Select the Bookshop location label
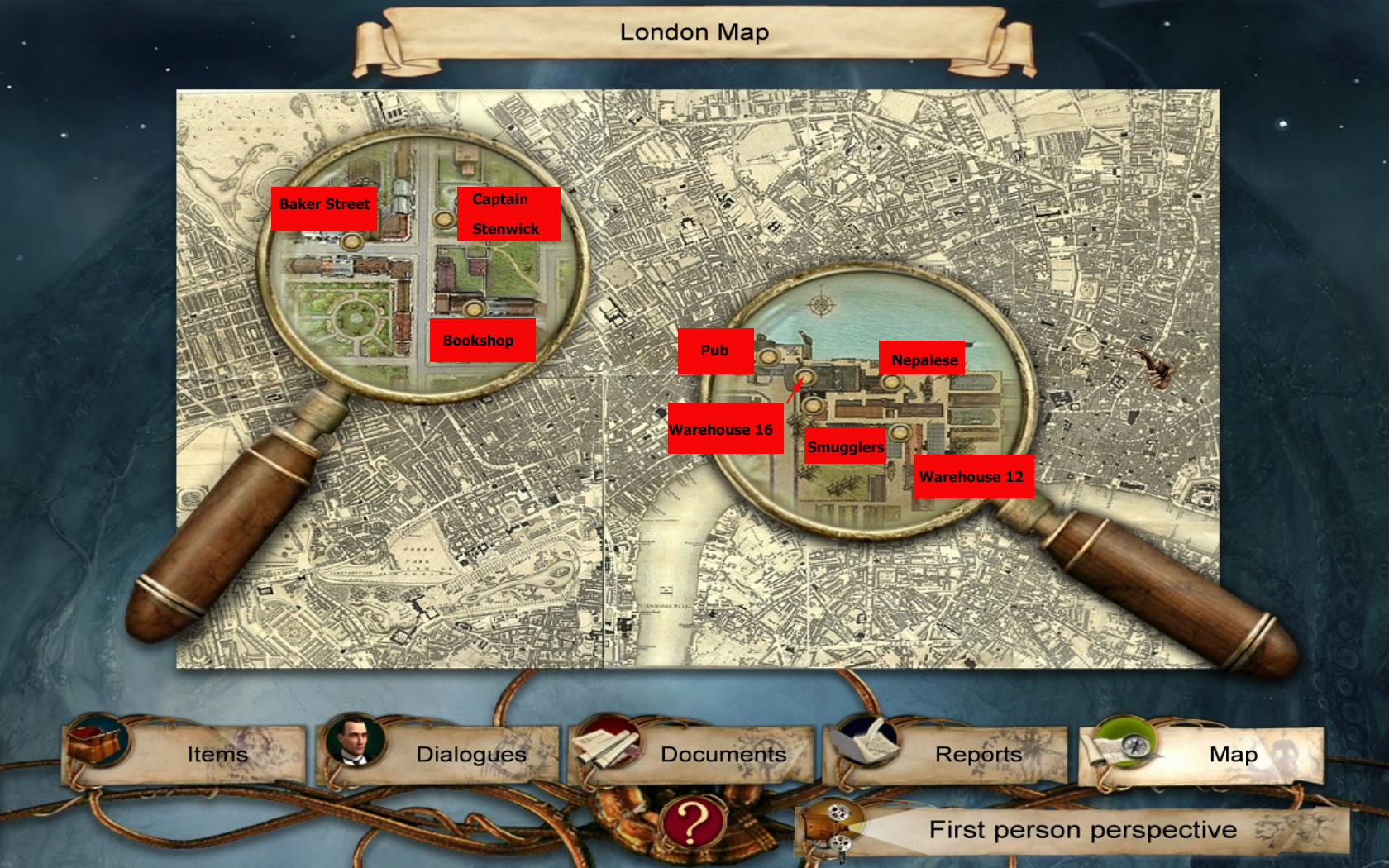Viewport: 1389px width, 868px height. pos(481,341)
